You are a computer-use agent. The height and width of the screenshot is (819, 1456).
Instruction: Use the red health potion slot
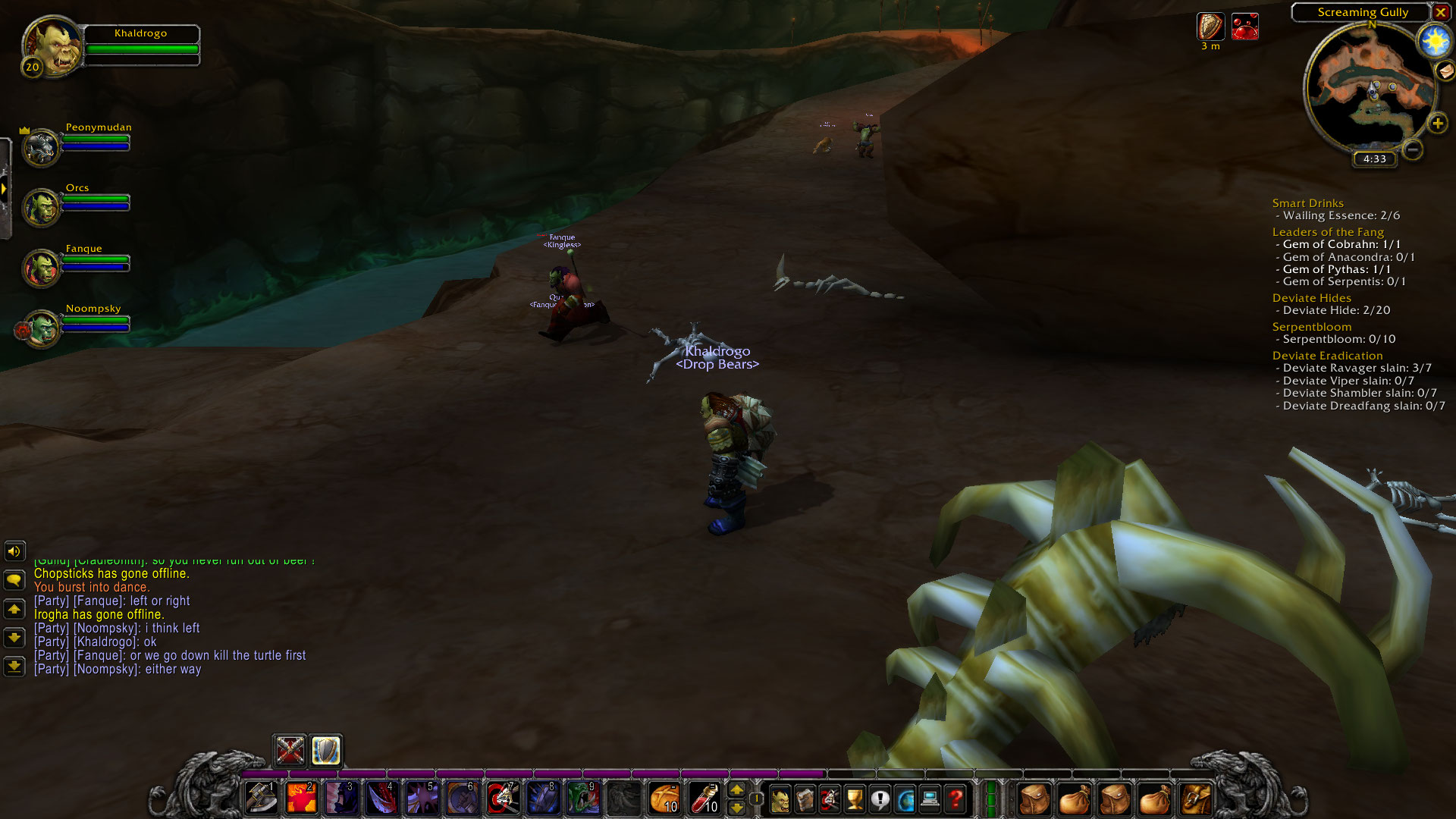[x=704, y=799]
